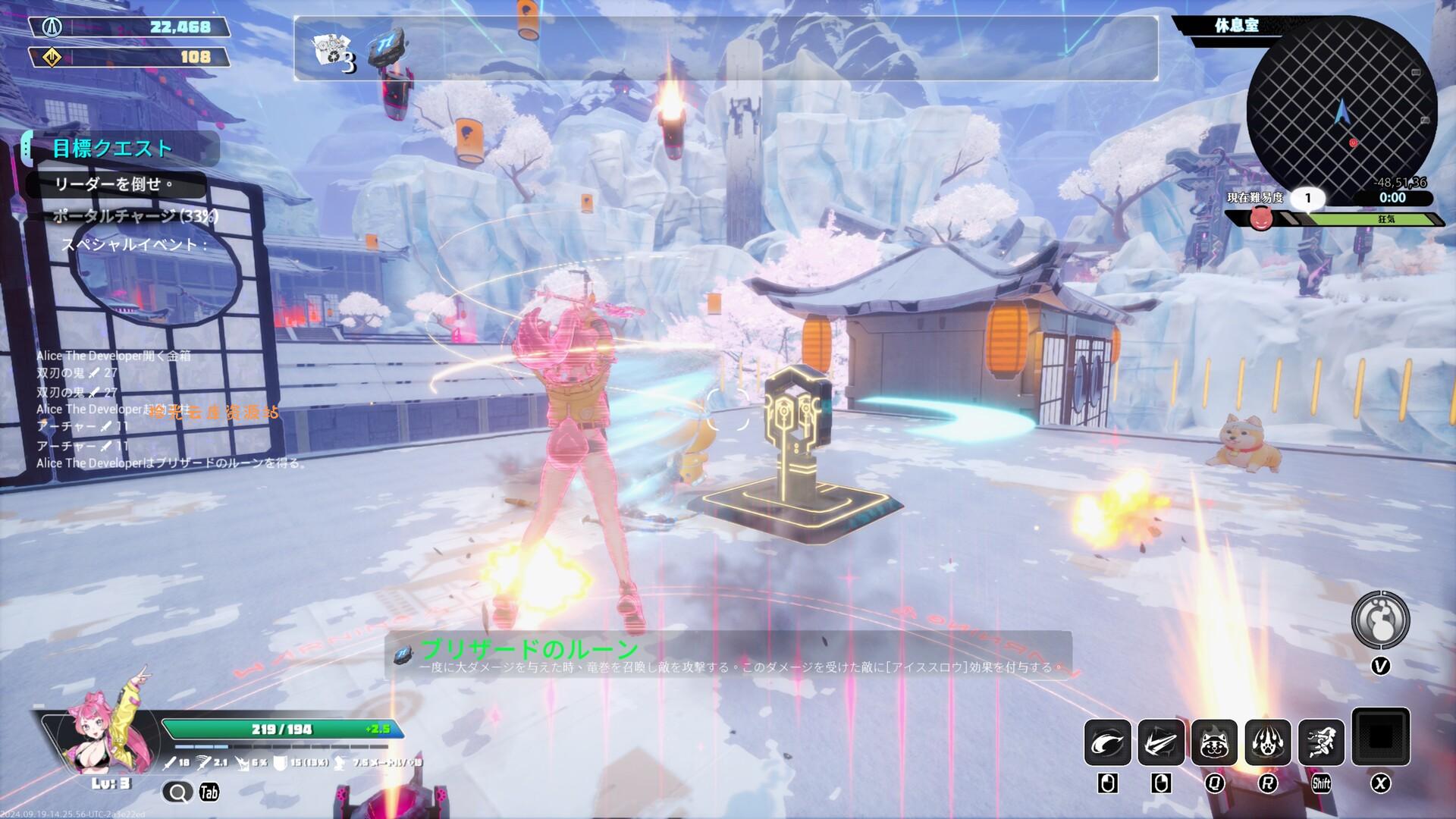Click the empty X item slot

pyautogui.click(x=1380, y=740)
